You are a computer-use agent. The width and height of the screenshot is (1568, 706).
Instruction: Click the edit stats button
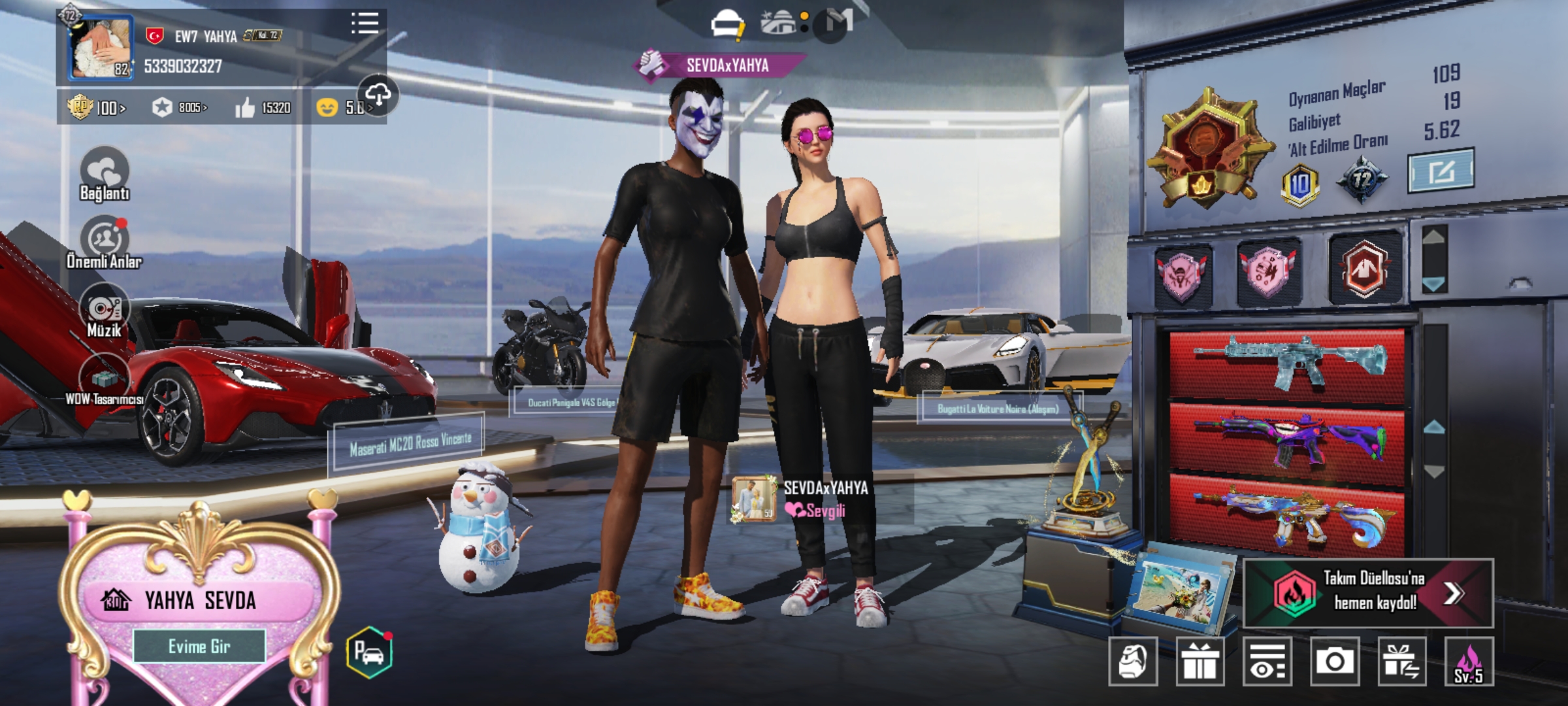1441,171
